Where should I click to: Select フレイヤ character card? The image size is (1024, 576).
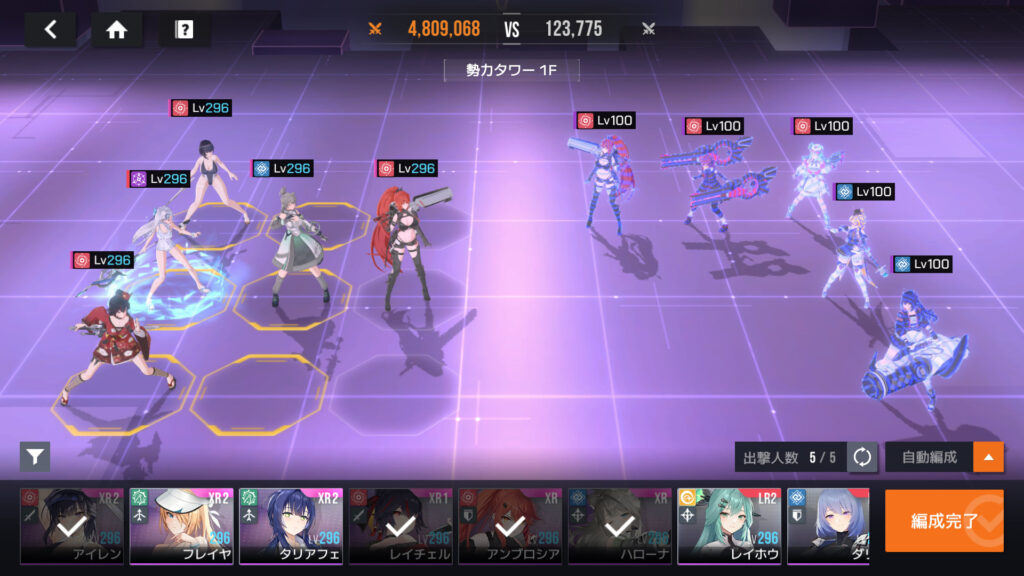pos(181,526)
